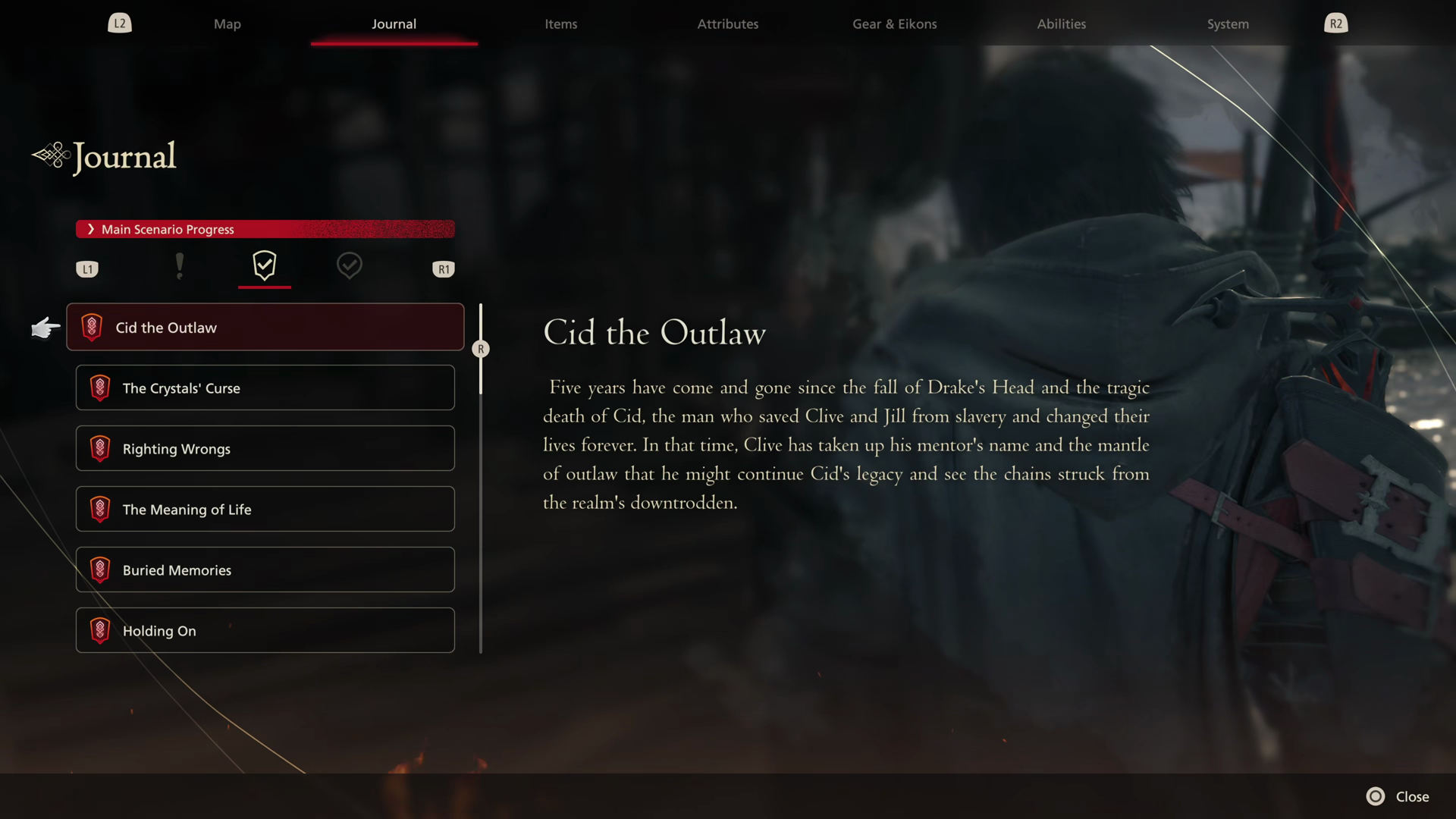Select the Journal tab

pos(394,24)
